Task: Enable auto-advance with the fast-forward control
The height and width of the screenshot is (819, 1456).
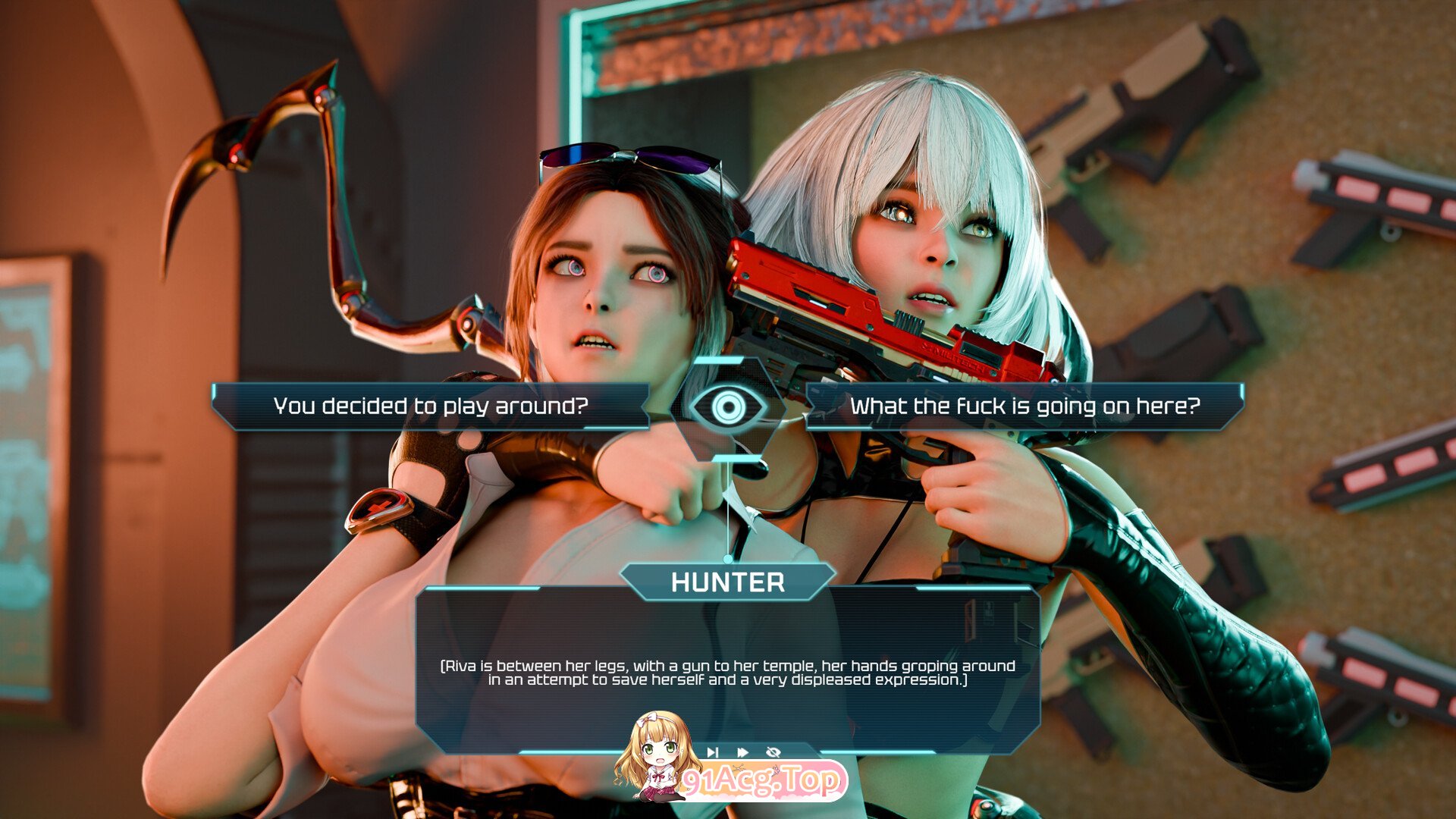Action: (x=742, y=752)
